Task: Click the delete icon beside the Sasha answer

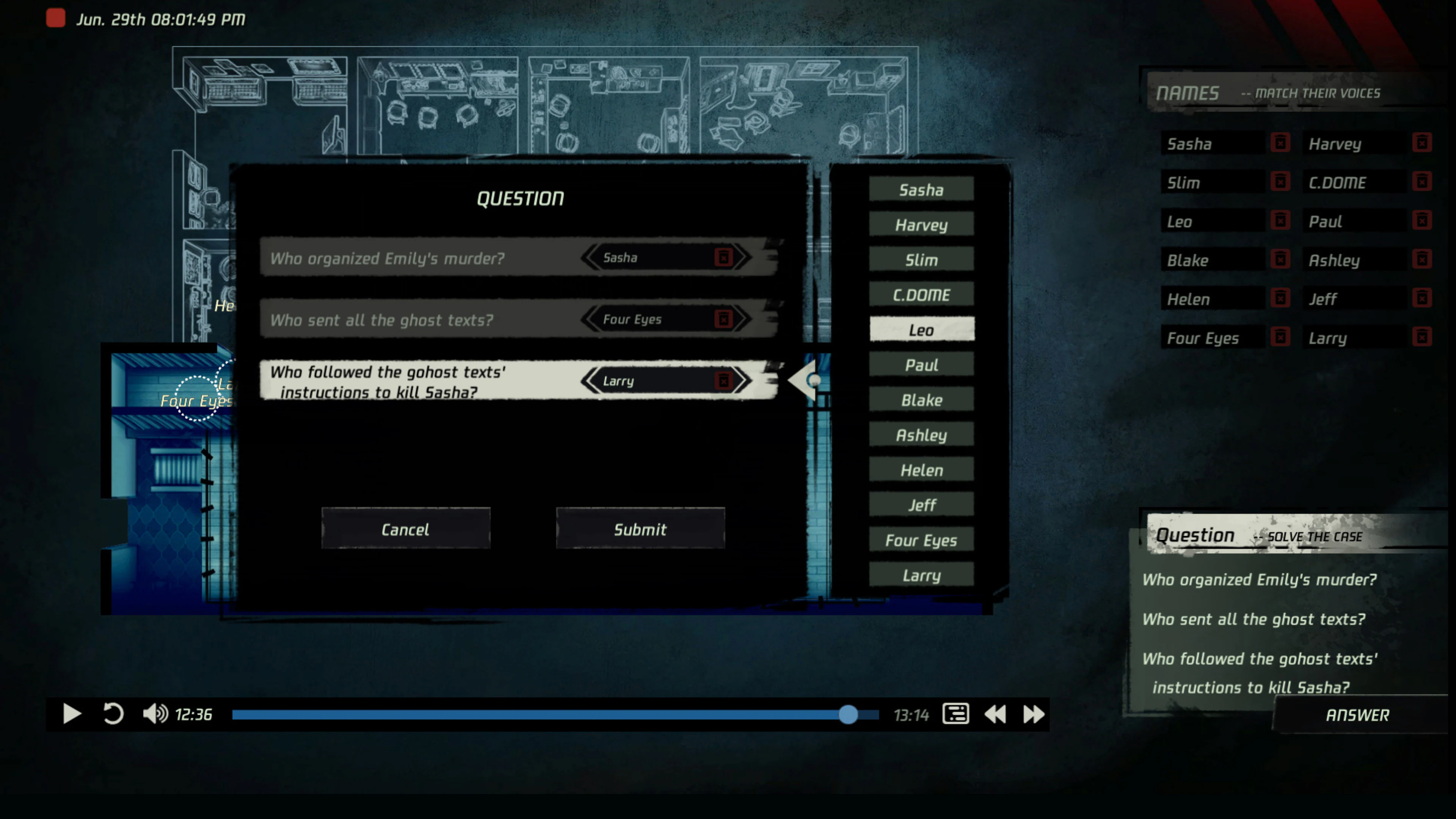Action: pyautogui.click(x=724, y=258)
